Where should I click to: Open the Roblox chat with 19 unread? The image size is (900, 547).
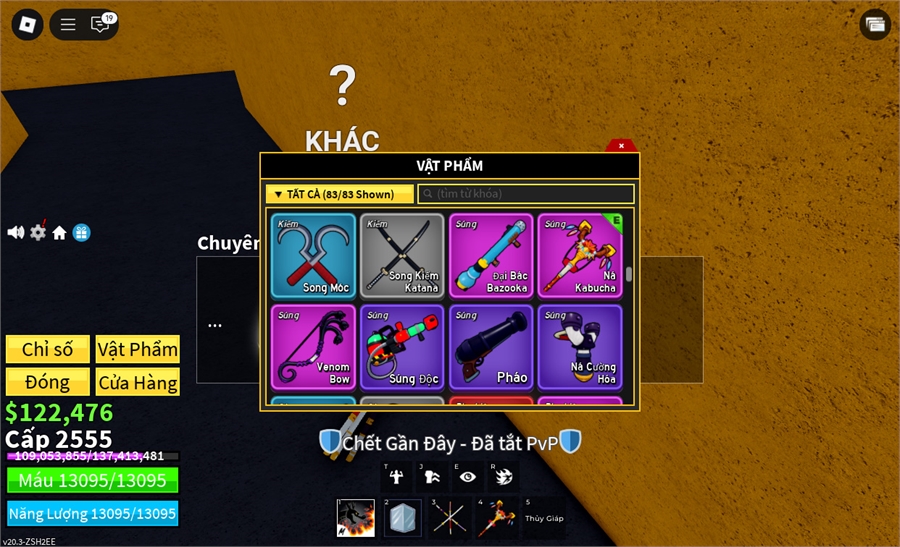pyautogui.click(x=101, y=25)
